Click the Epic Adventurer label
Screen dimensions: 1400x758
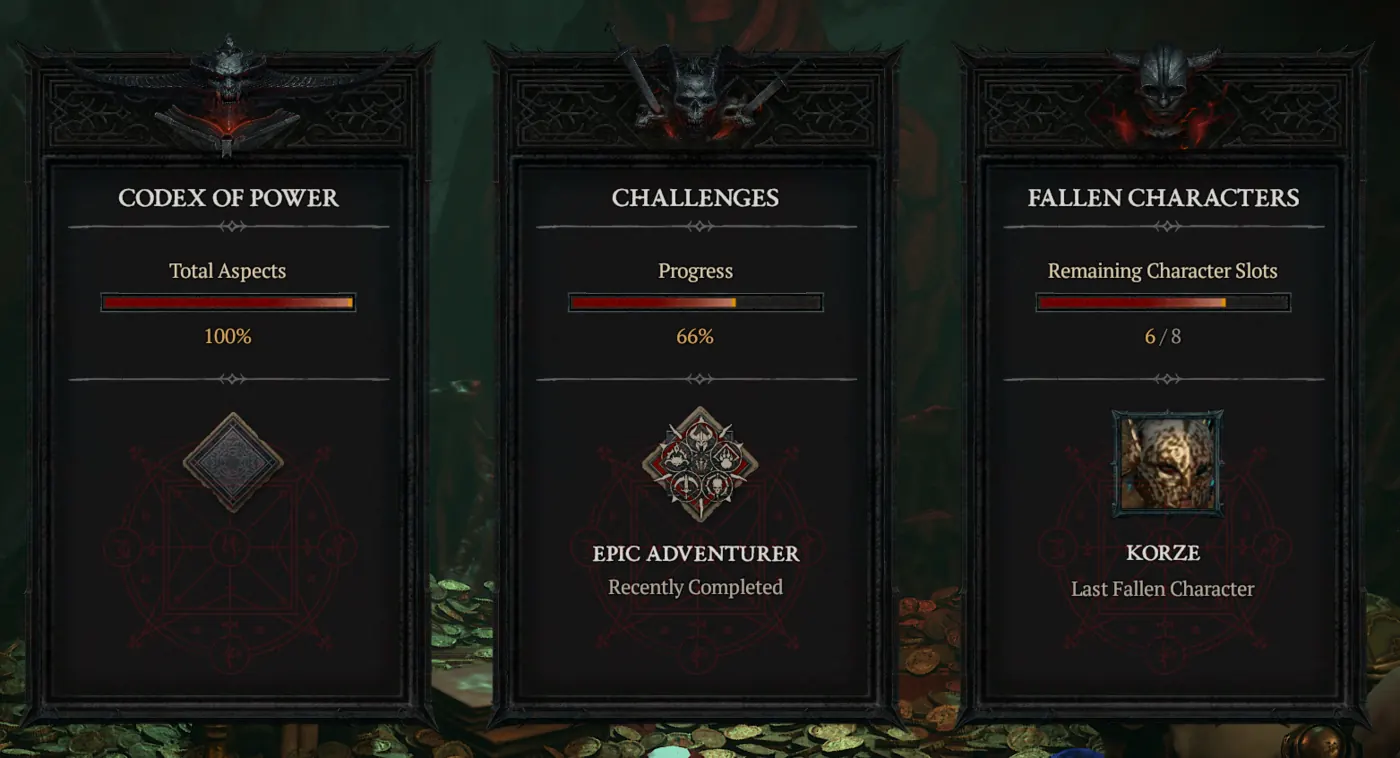click(694, 554)
